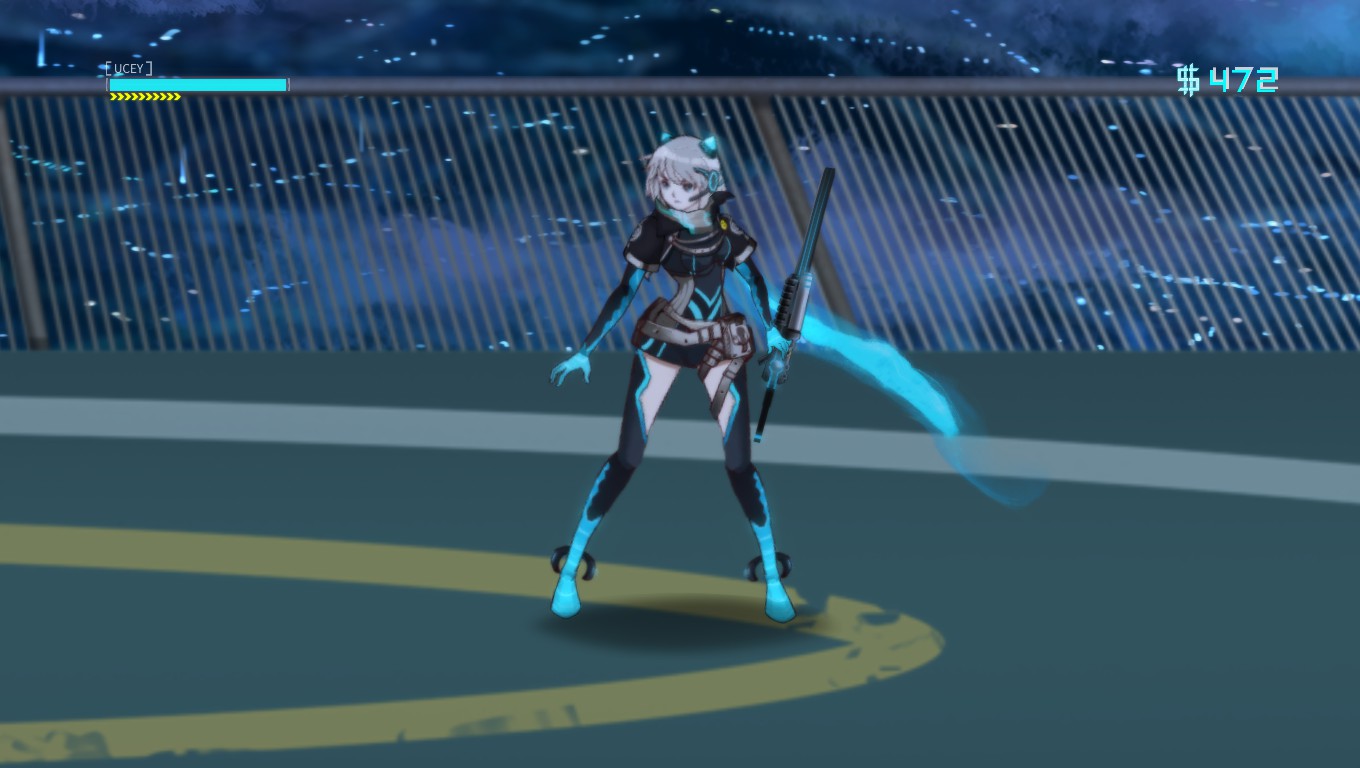This screenshot has width=1360, height=768.
Task: Click the $ currency icon
Action: (1188, 80)
